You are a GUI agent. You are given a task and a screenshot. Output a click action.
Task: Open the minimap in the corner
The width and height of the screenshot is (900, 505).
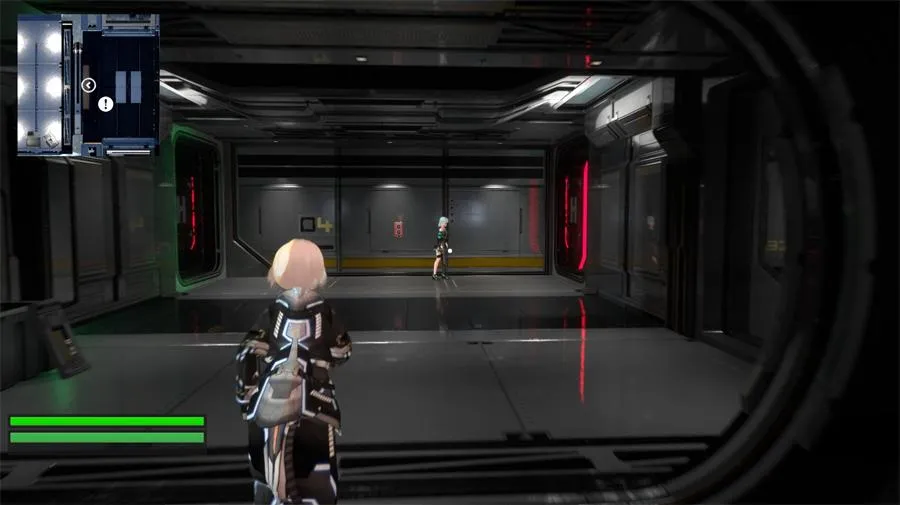click(x=88, y=85)
